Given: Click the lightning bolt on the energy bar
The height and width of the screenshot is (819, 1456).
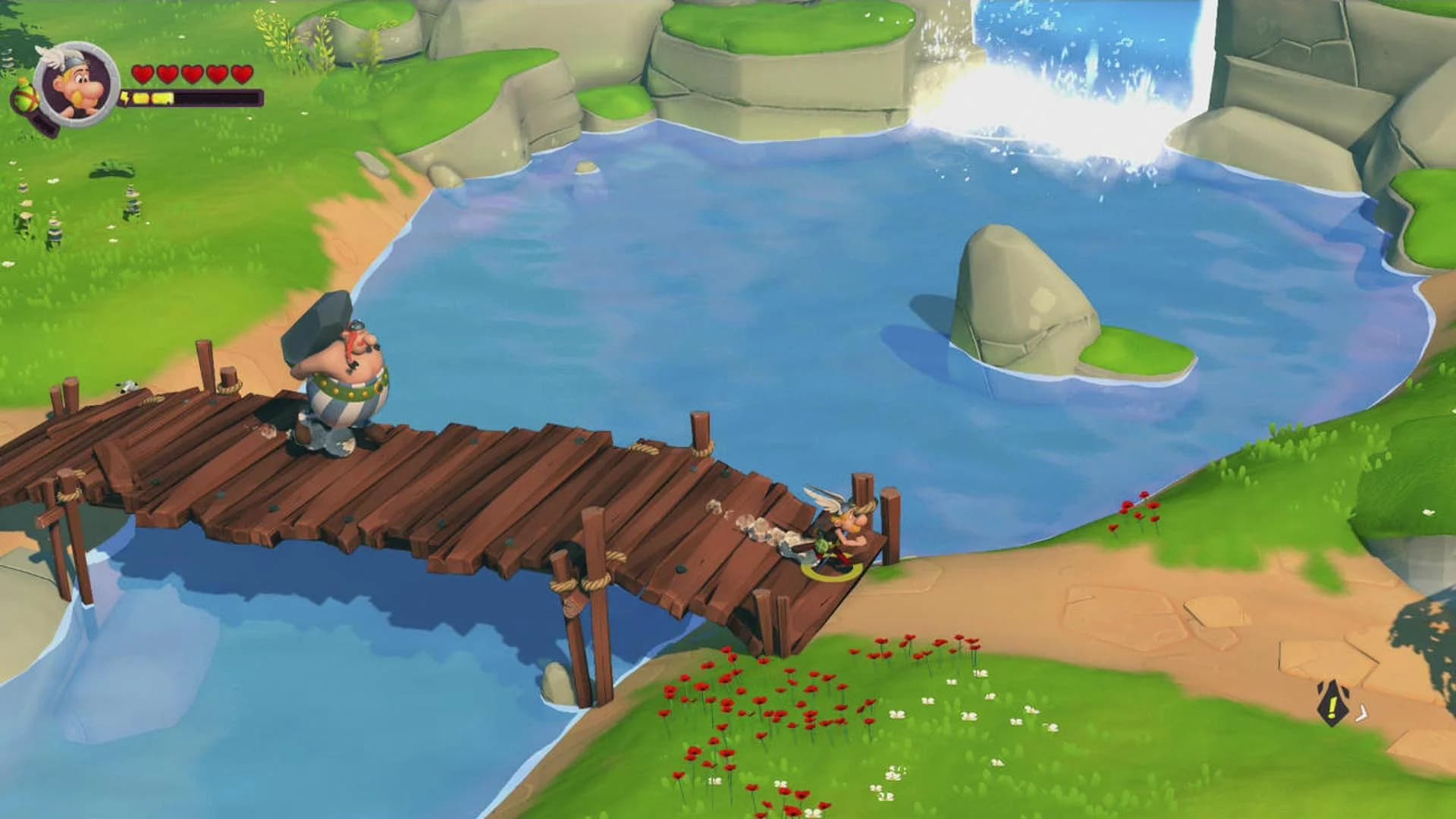Looking at the screenshot, I should tap(125, 97).
